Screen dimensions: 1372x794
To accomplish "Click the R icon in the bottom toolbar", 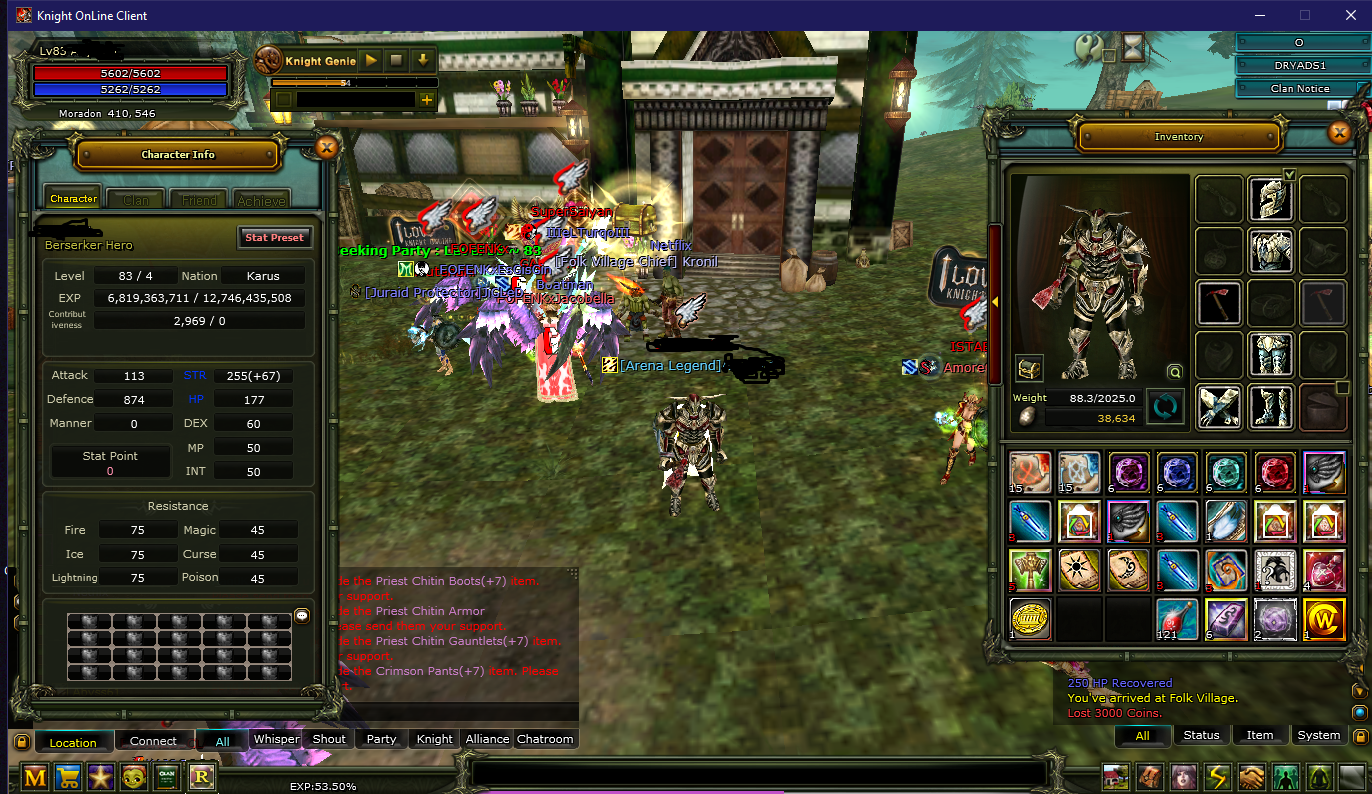I will pyautogui.click(x=201, y=777).
